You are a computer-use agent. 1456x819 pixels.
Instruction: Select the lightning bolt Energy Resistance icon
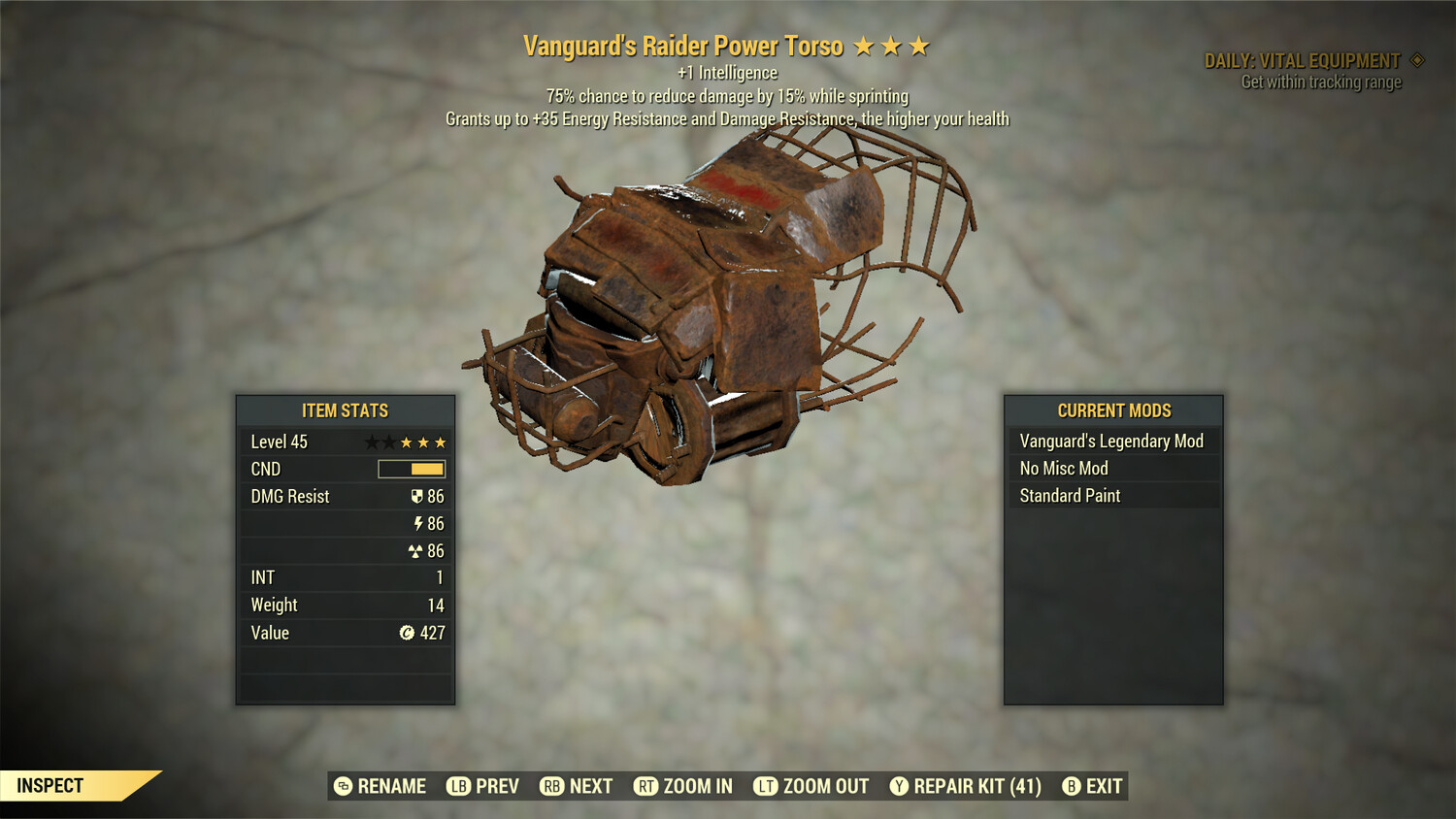pos(417,523)
